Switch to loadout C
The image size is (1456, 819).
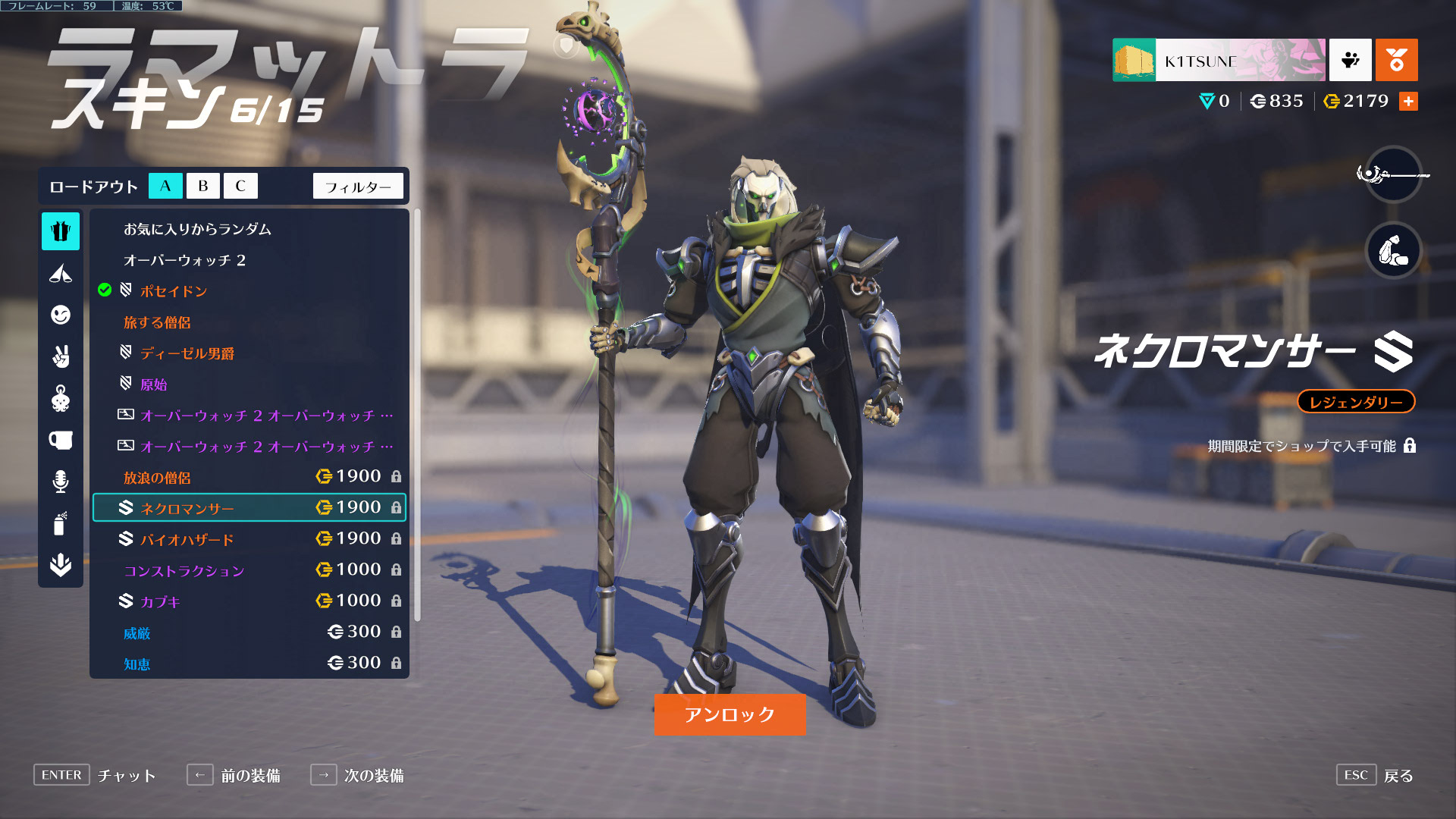240,186
